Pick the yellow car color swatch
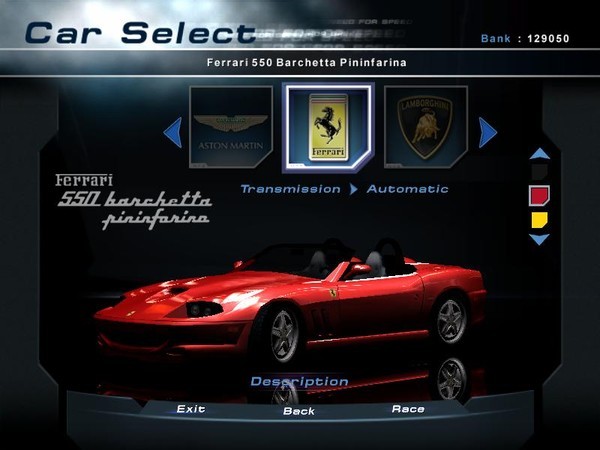Screen dimensions: 600x450 [539, 219]
